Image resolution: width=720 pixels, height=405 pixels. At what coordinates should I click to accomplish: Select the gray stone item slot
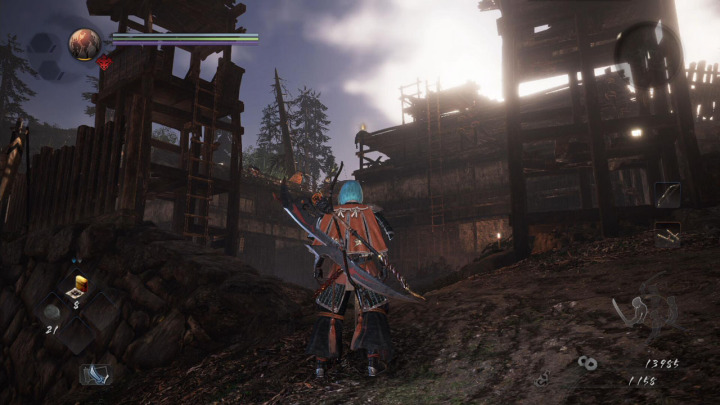(51, 312)
